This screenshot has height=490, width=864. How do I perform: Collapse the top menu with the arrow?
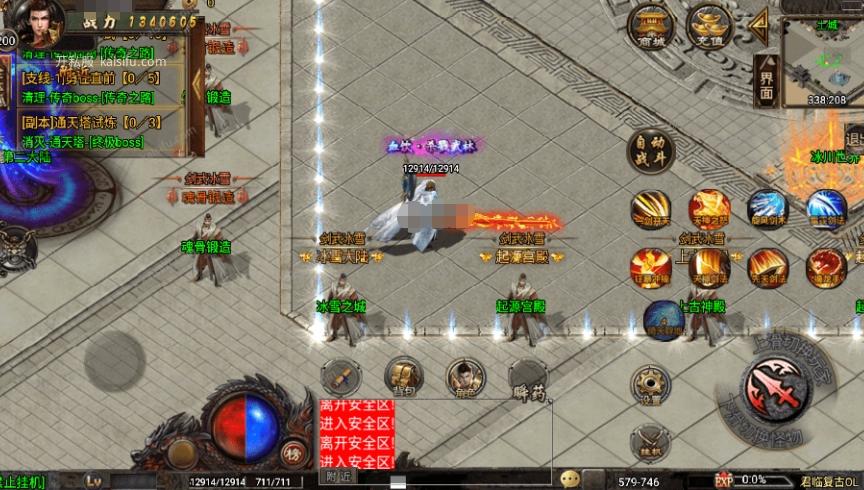point(760,22)
